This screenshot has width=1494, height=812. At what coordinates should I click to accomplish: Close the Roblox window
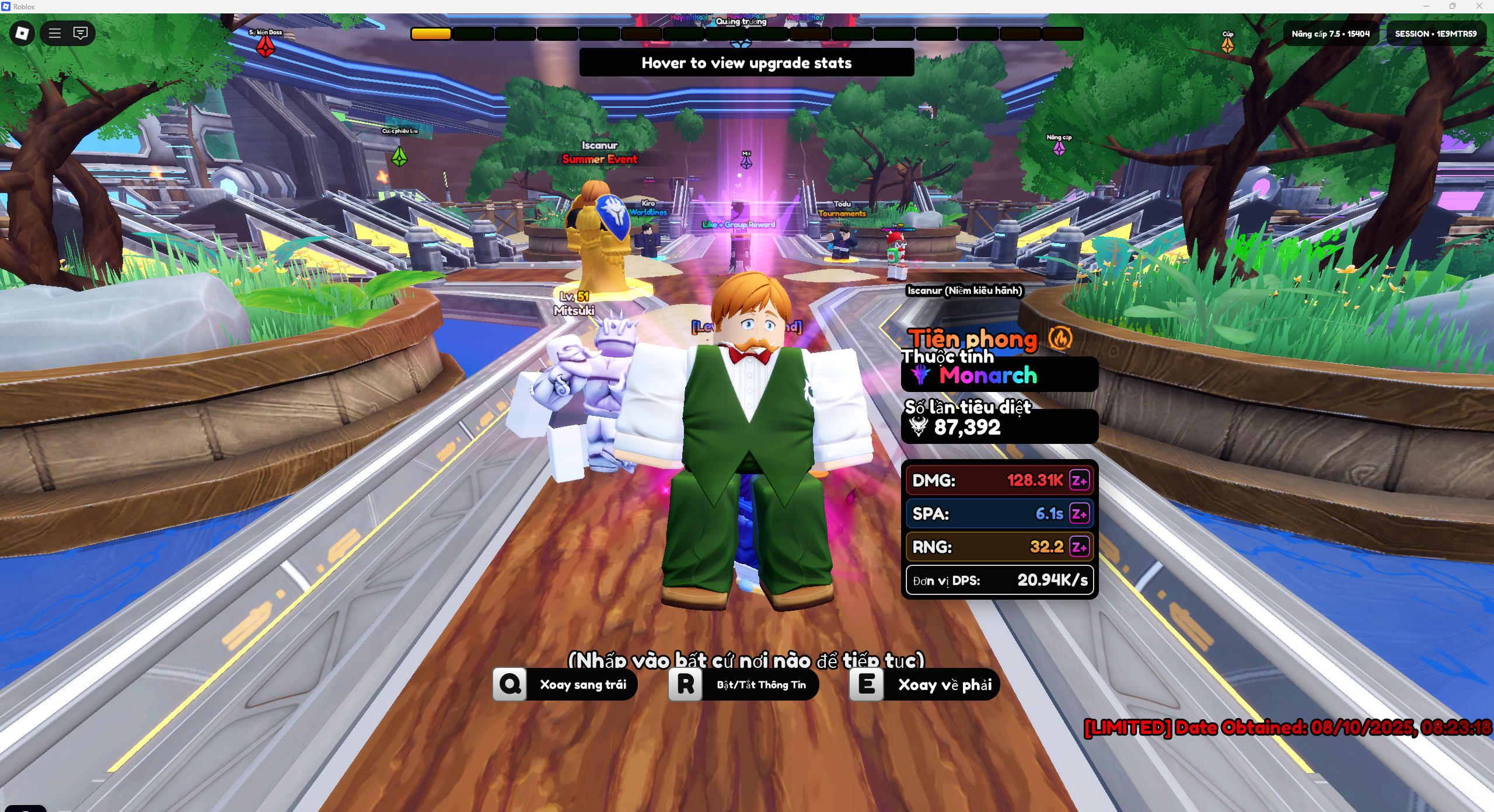coord(1479,6)
